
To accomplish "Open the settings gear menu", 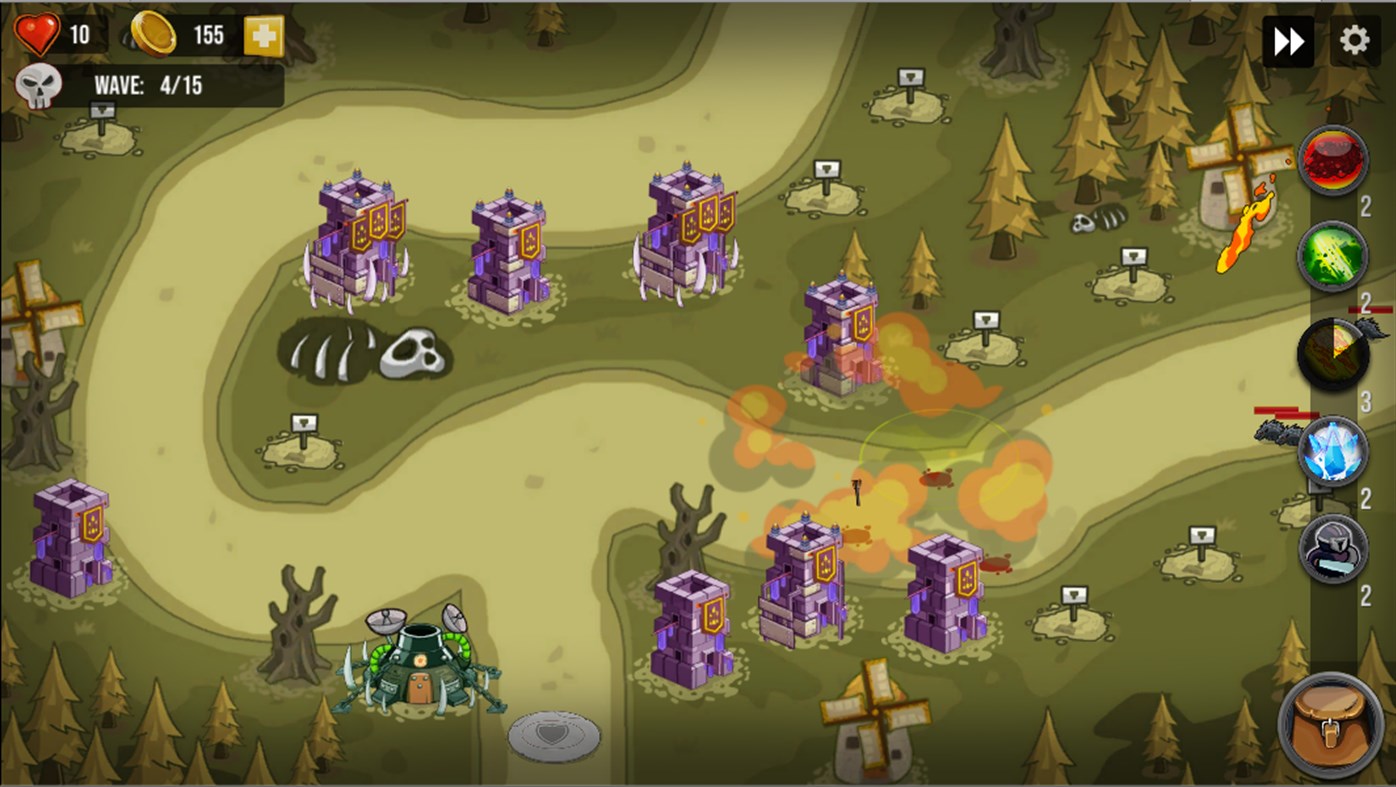I will point(1354,38).
